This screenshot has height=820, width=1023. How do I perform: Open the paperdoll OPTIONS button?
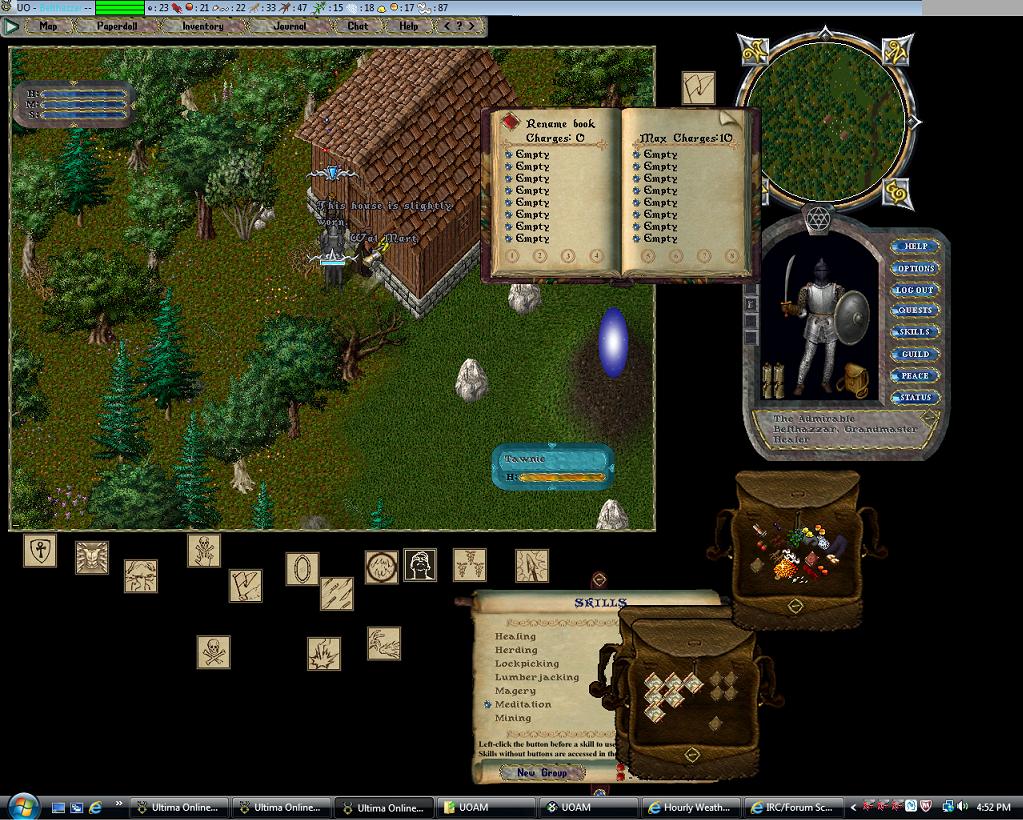click(x=915, y=268)
